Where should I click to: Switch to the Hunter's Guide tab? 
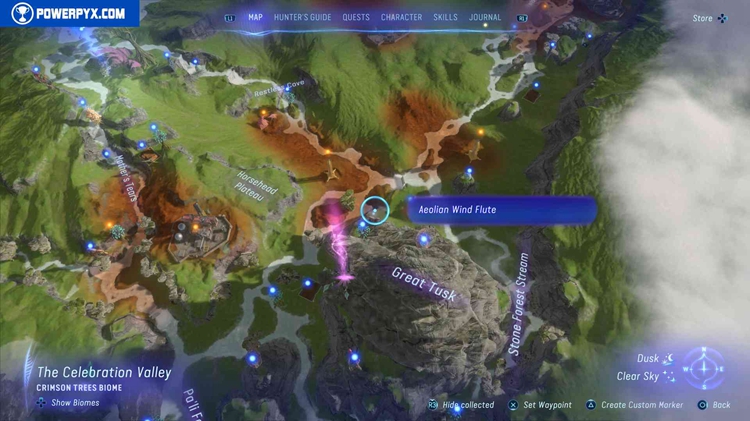[x=302, y=17]
